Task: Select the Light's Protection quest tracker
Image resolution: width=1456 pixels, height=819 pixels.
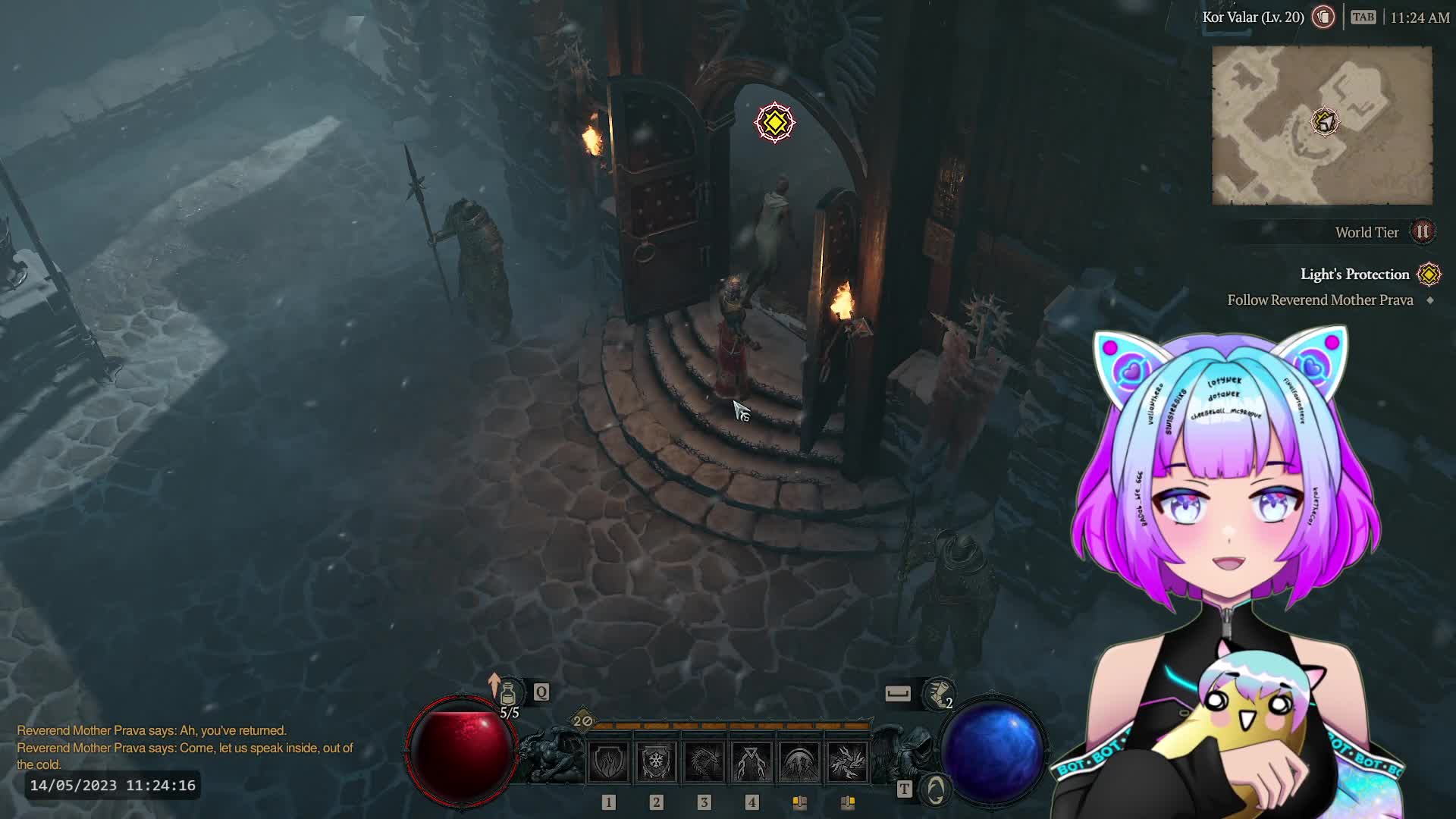Action: coord(1354,275)
